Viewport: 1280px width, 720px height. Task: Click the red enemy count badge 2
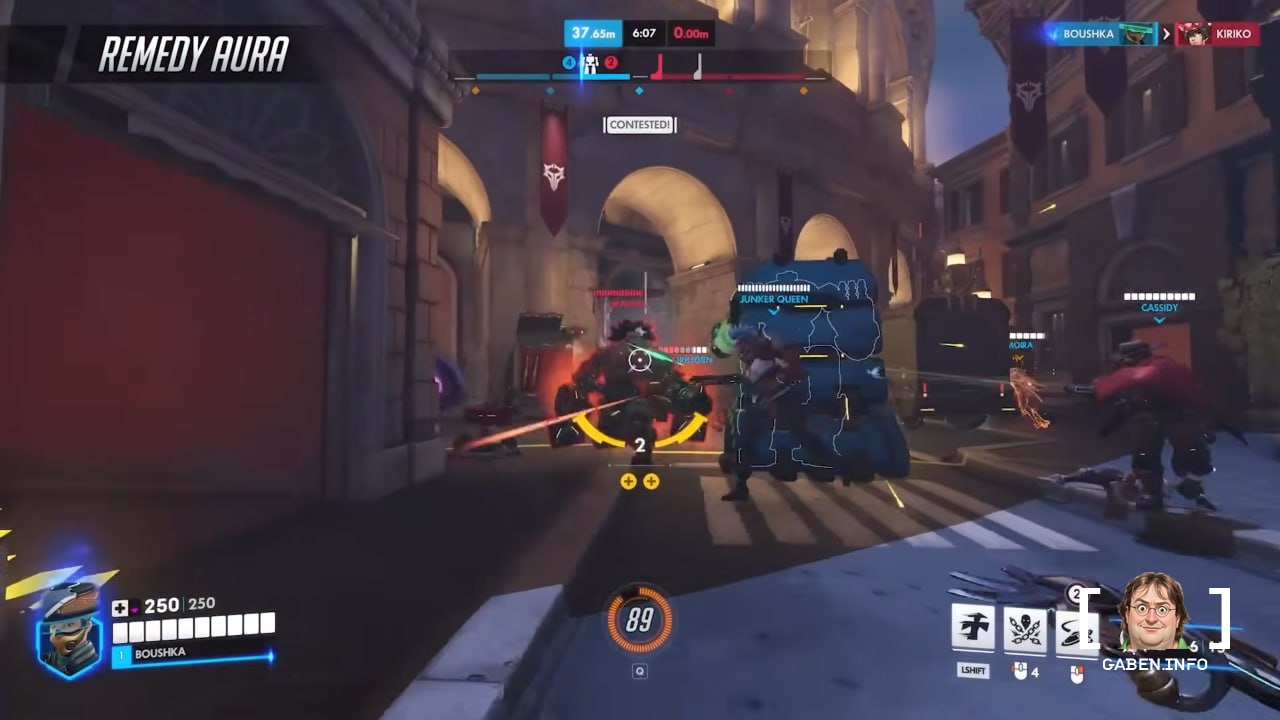pos(610,61)
